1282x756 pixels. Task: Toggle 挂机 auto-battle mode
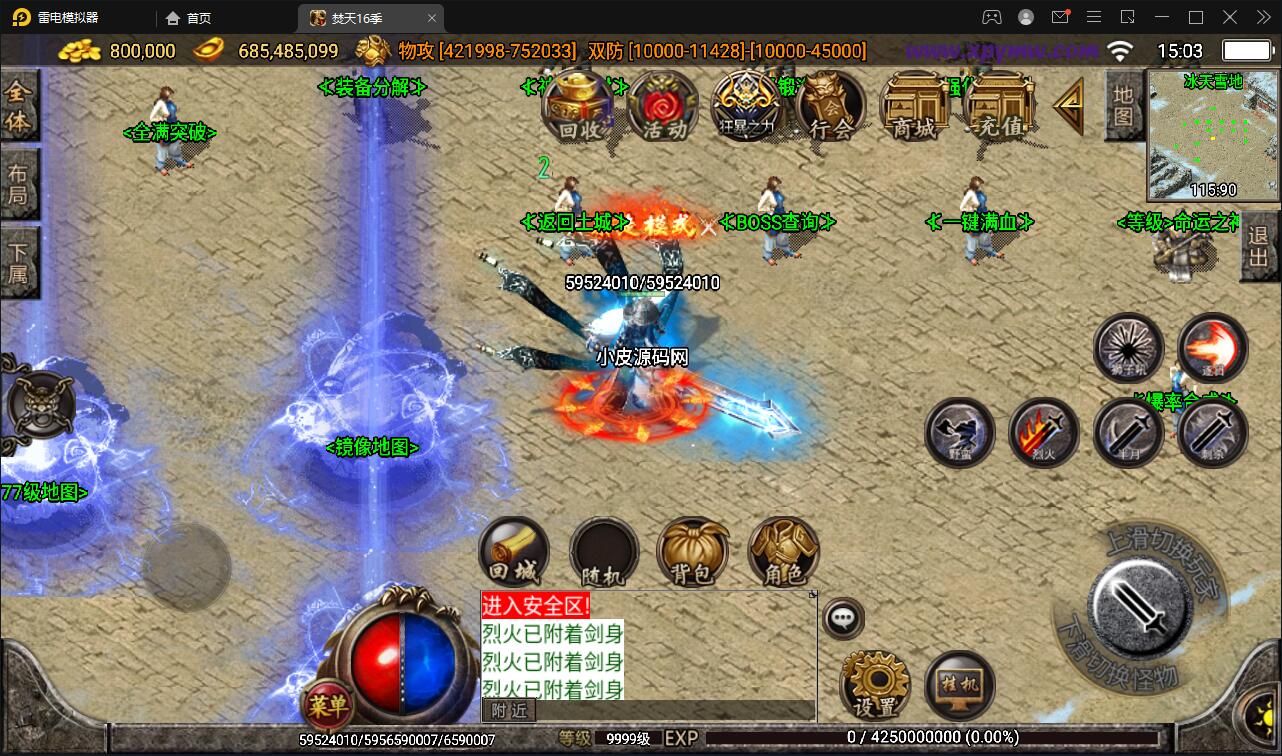(x=960, y=686)
